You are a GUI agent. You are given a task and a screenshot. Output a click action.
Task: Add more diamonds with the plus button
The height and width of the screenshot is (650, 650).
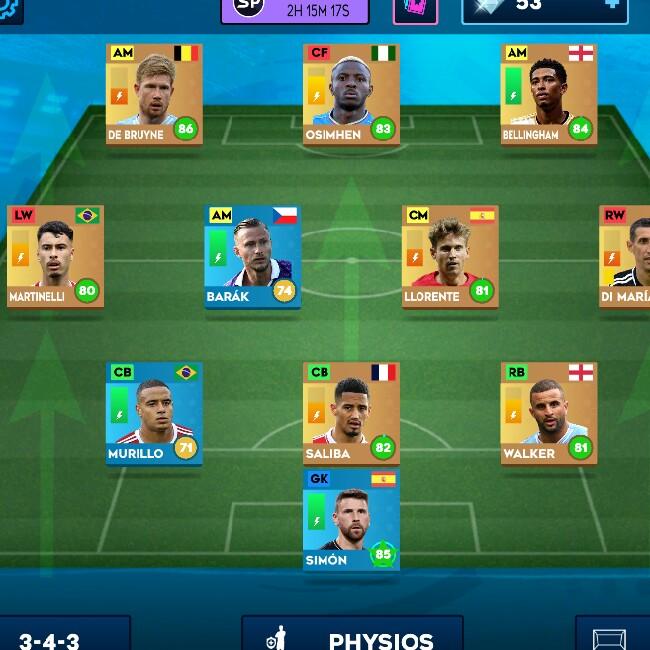[612, 6]
